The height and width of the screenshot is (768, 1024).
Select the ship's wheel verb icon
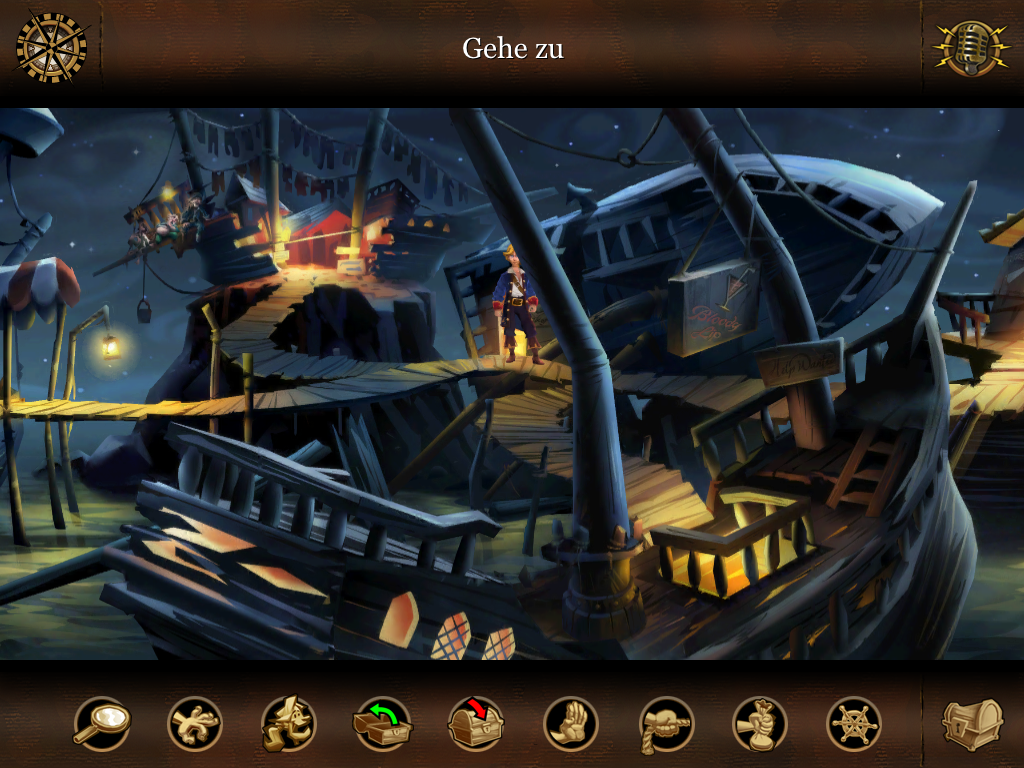click(854, 723)
